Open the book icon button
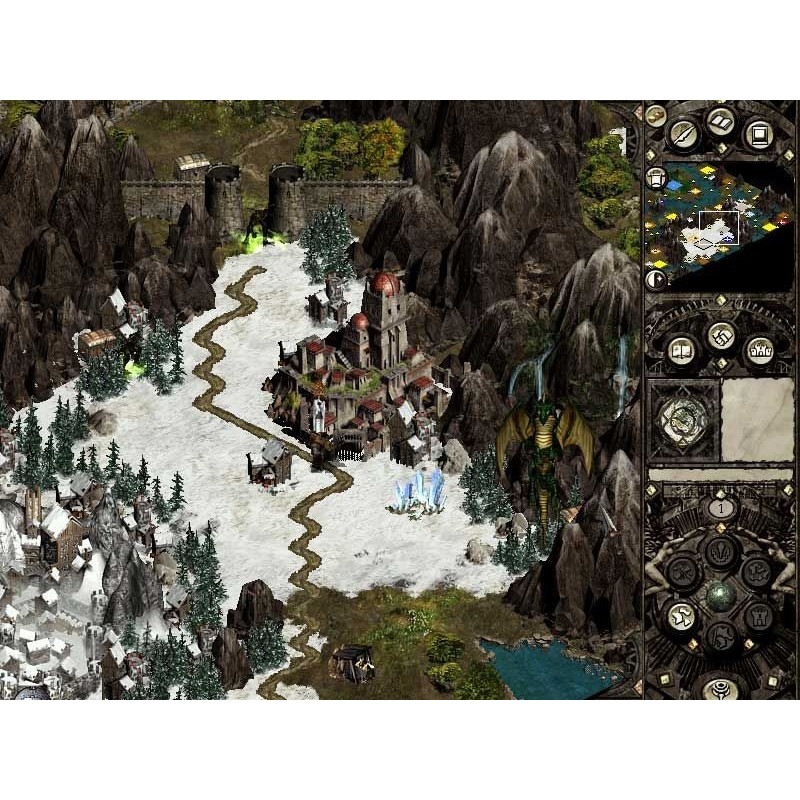The image size is (800, 800). pyautogui.click(x=720, y=123)
